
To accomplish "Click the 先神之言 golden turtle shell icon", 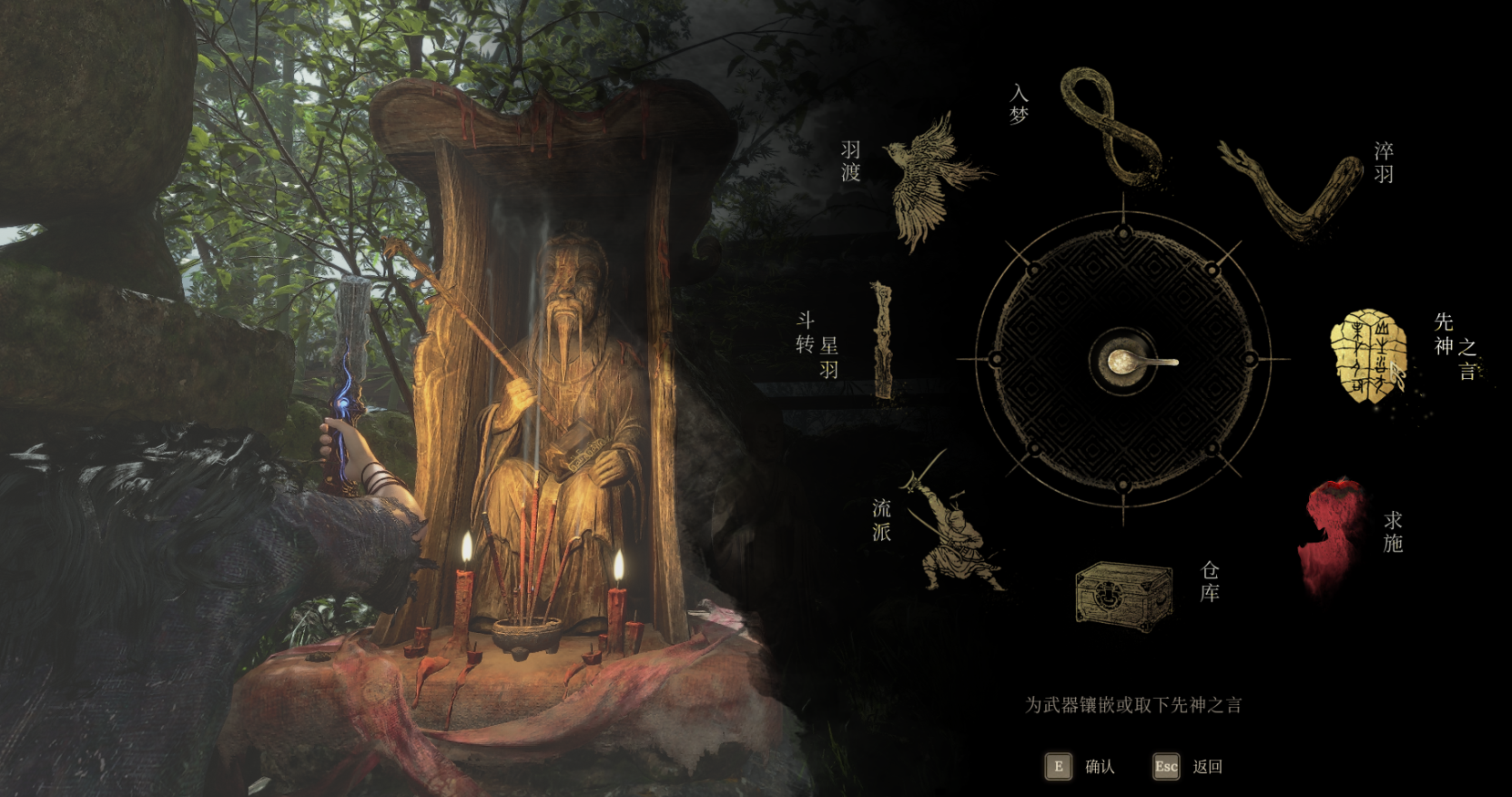I will 1370,355.
